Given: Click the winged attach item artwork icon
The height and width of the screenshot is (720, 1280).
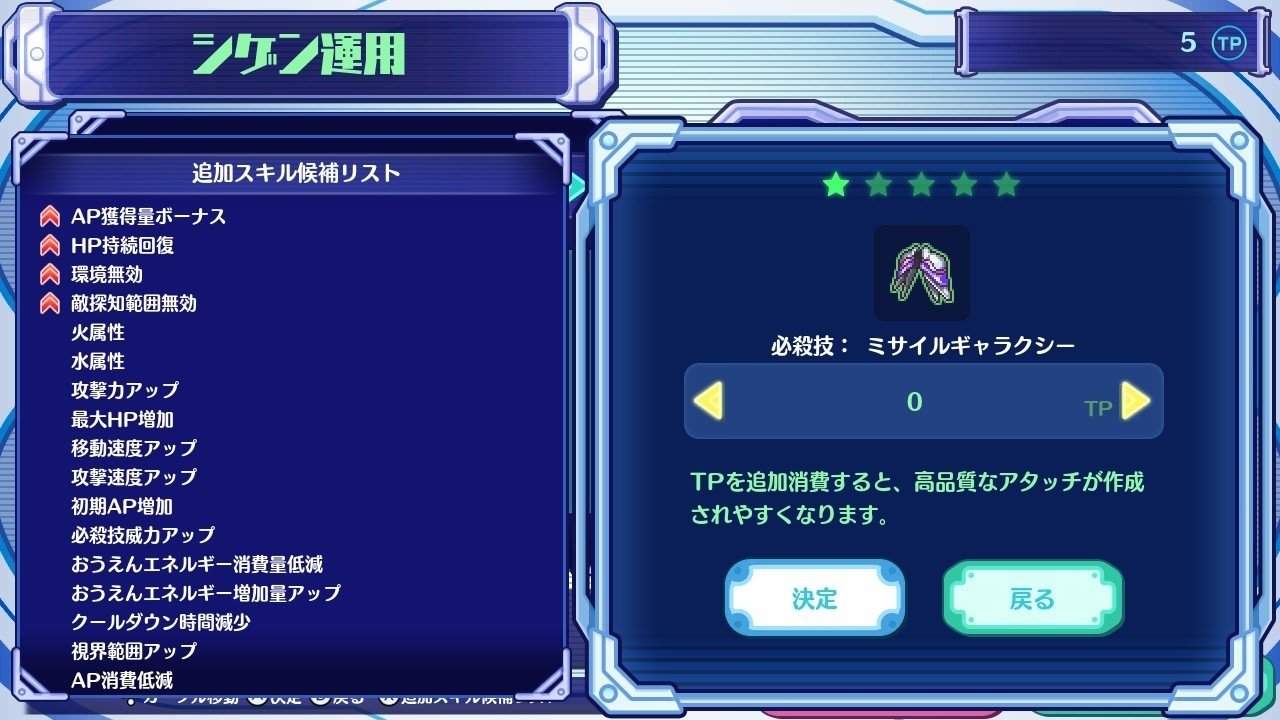Looking at the screenshot, I should (921, 272).
